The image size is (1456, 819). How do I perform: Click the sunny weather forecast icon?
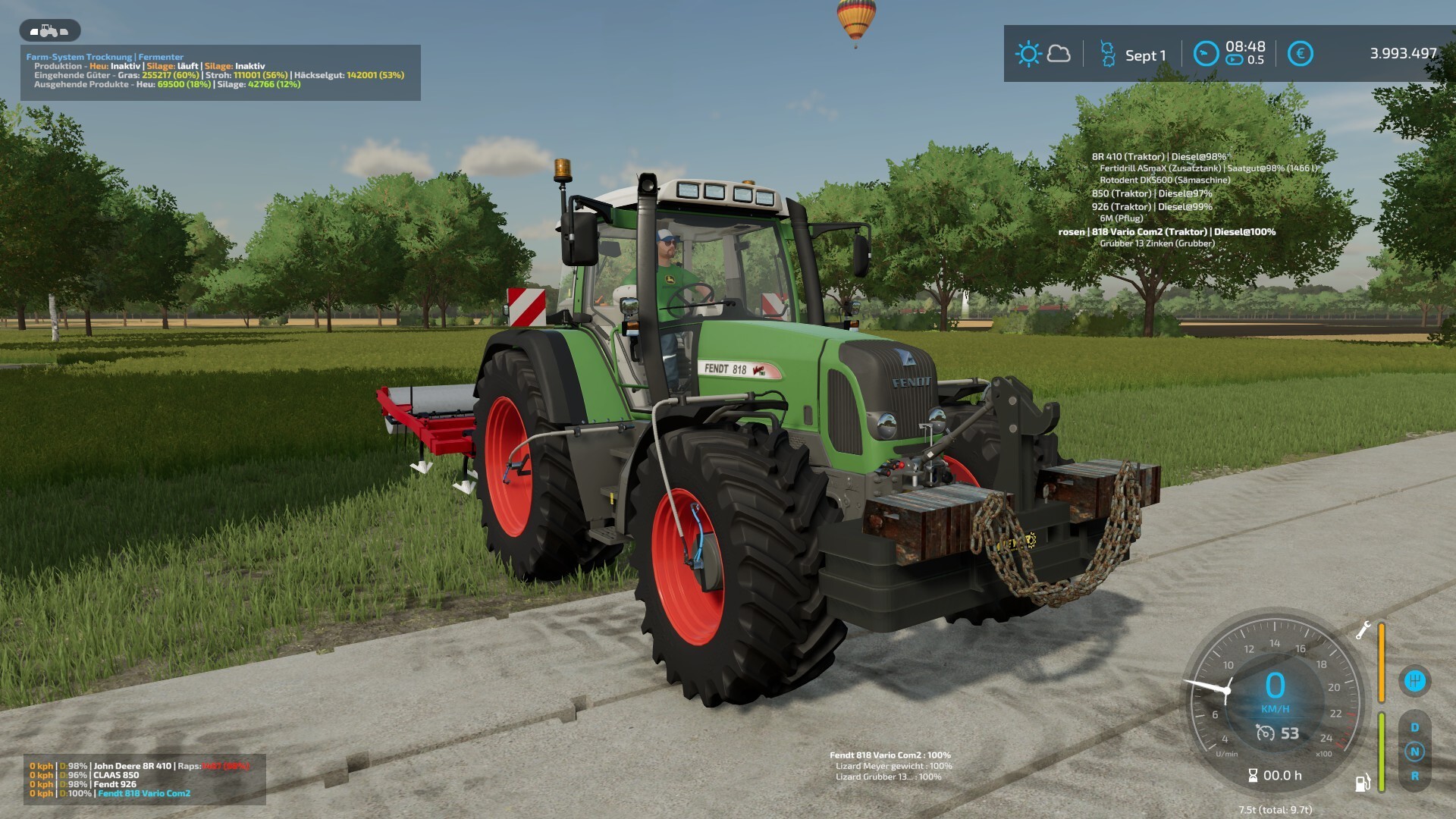click(1028, 54)
